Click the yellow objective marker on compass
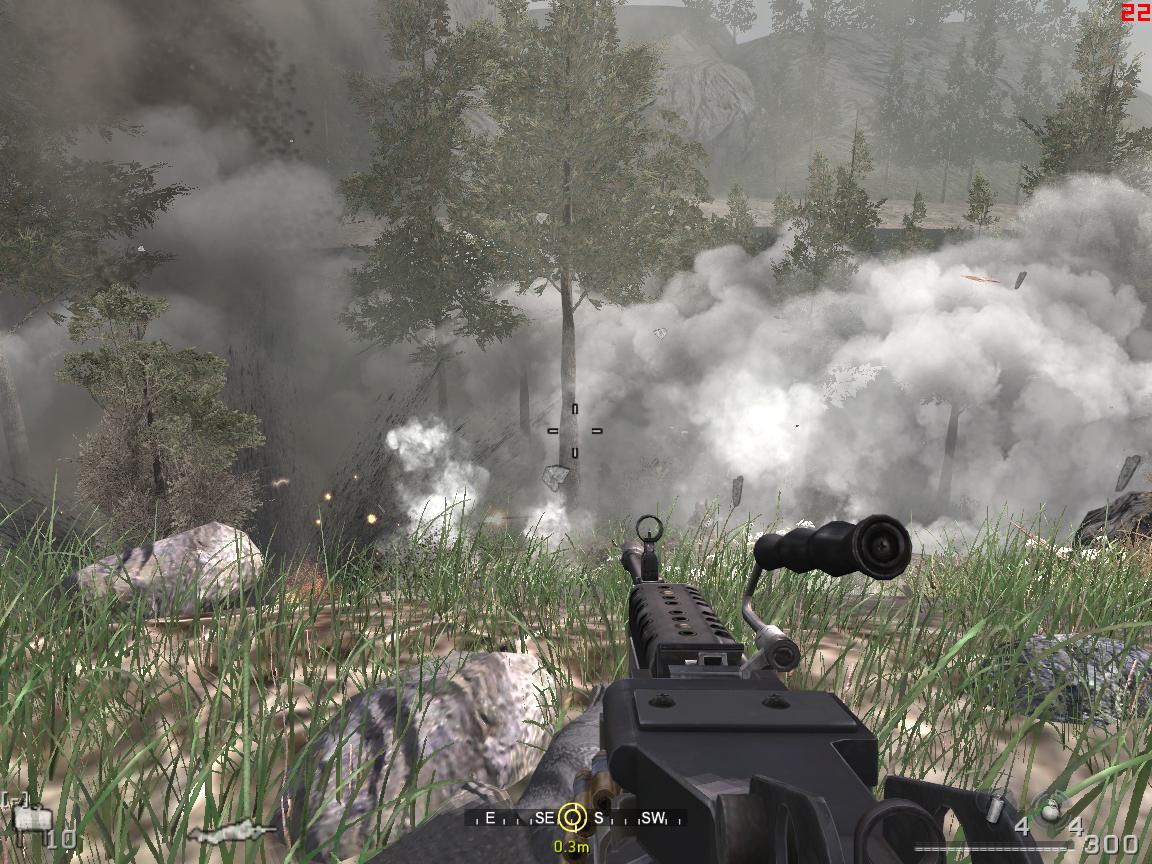 point(572,818)
